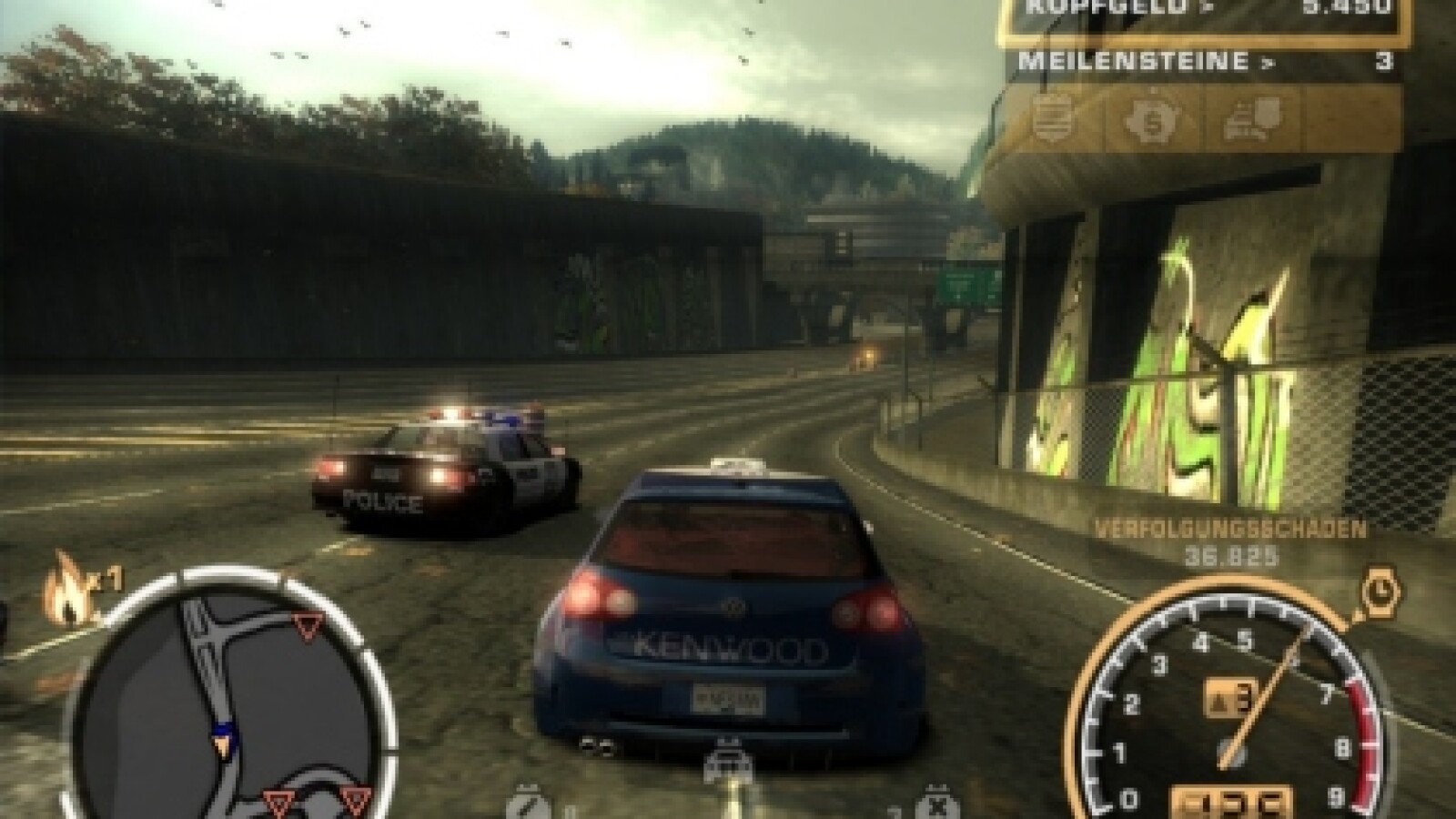Select the X icon on the pursuit bar
This screenshot has width=1456, height=819.
pyautogui.click(x=930, y=804)
